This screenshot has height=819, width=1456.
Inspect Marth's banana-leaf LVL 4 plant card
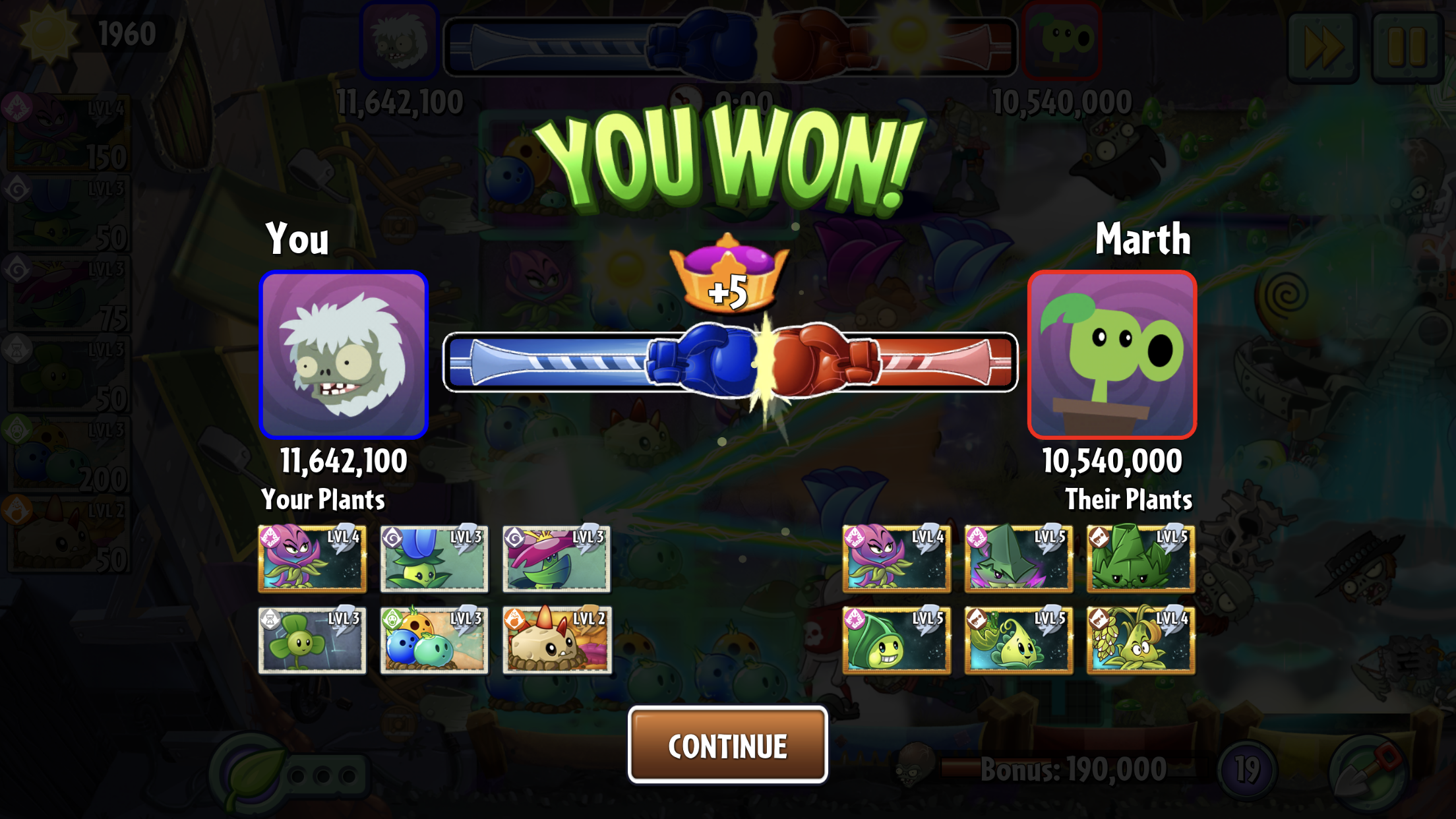pos(1140,640)
